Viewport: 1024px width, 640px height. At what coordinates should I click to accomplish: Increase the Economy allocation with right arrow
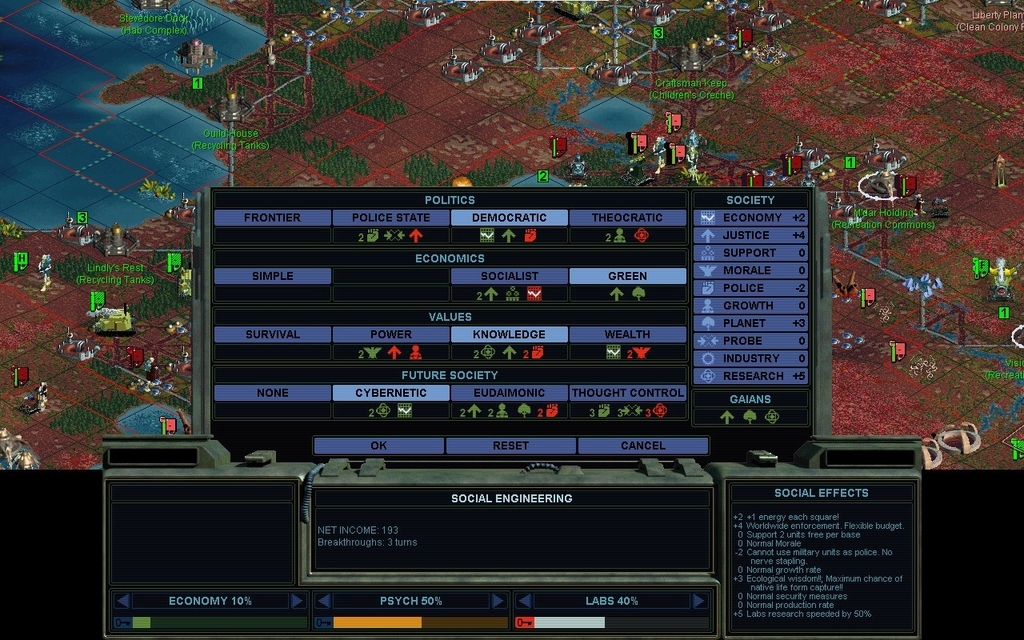[297, 601]
